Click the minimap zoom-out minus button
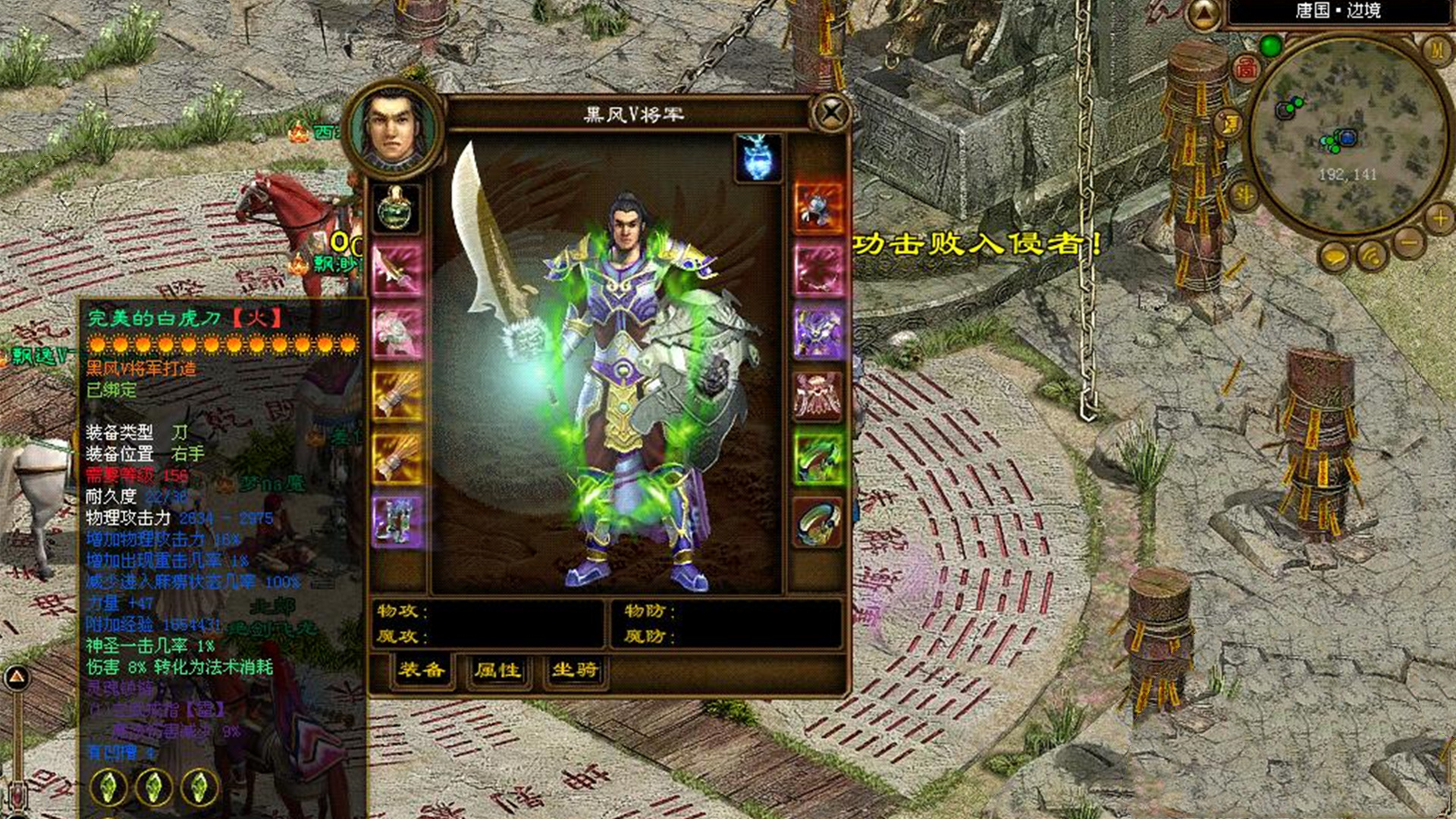The width and height of the screenshot is (1456, 819). [x=1410, y=244]
